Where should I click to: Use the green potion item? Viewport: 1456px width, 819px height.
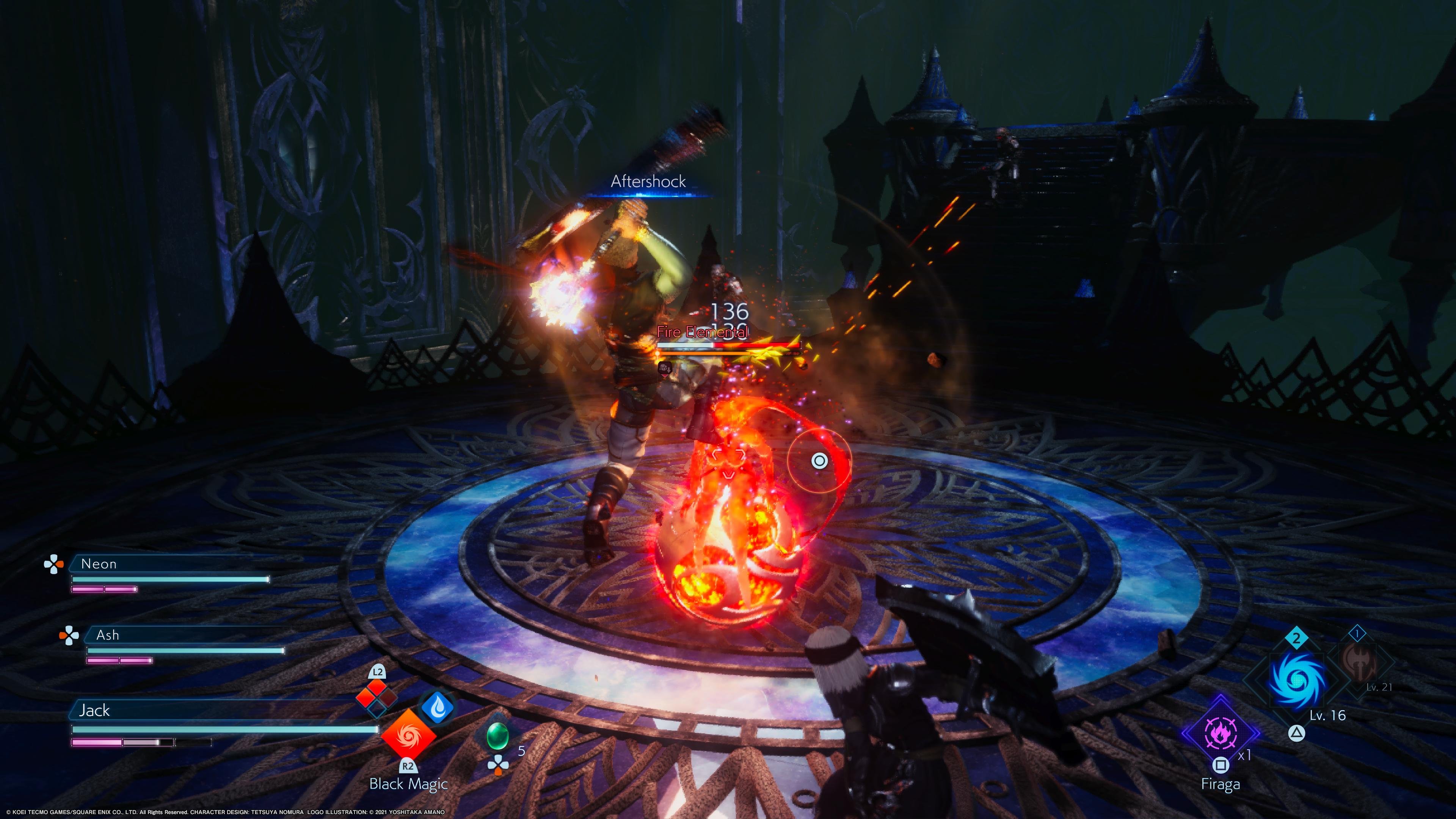coord(497,735)
